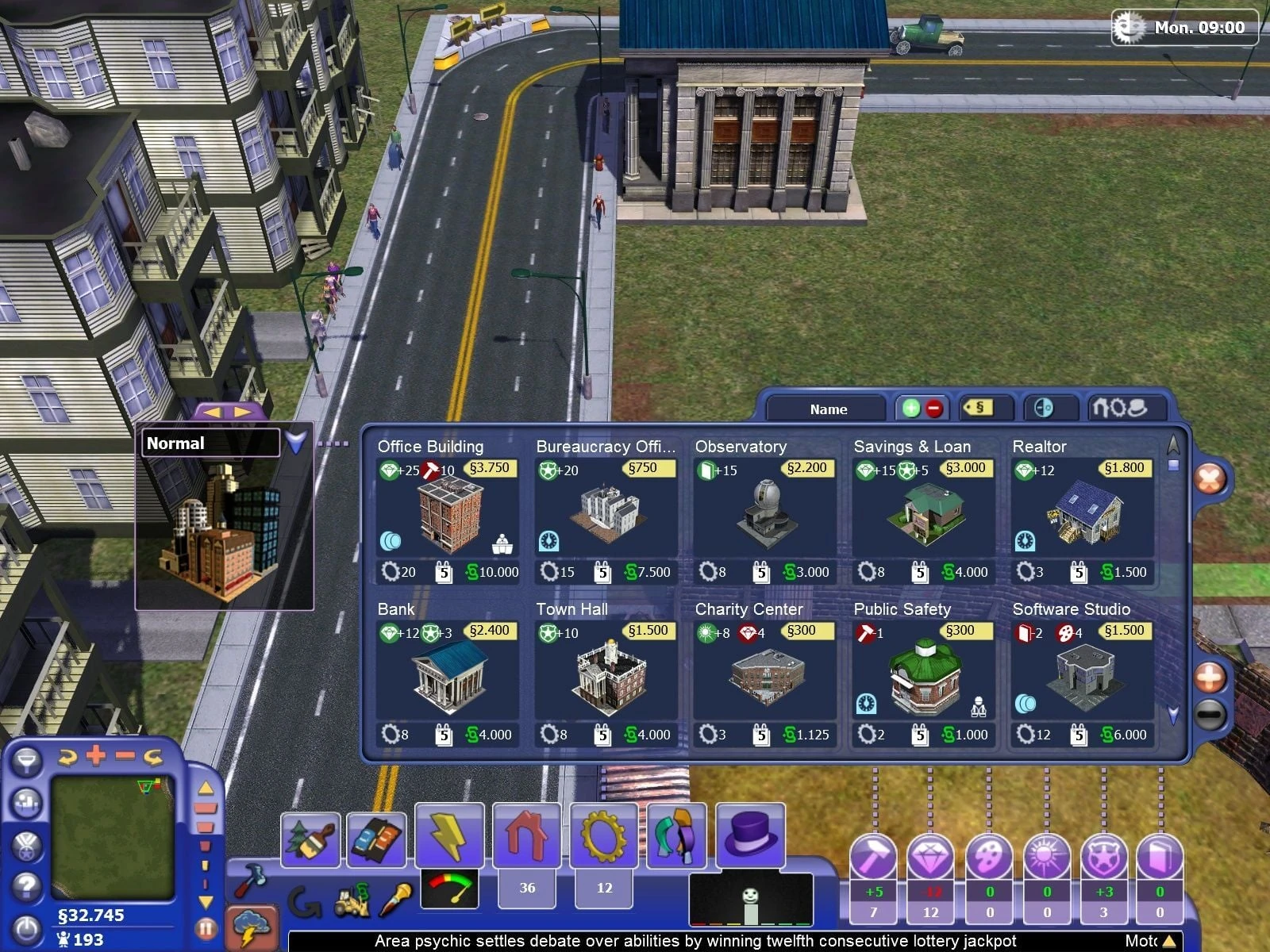Select the Office Building card

pyautogui.click(x=447, y=512)
